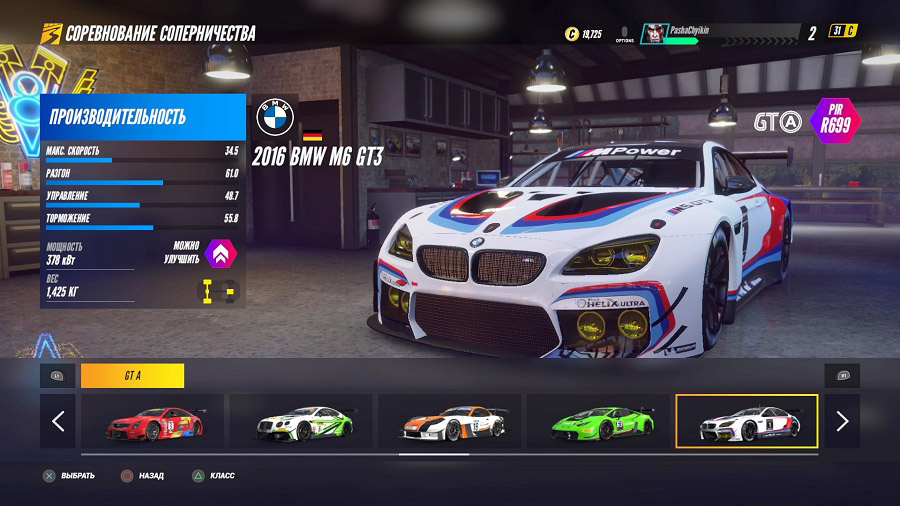Choose the red Cadillac car thumbnail
This screenshot has width=900, height=506.
tap(154, 421)
